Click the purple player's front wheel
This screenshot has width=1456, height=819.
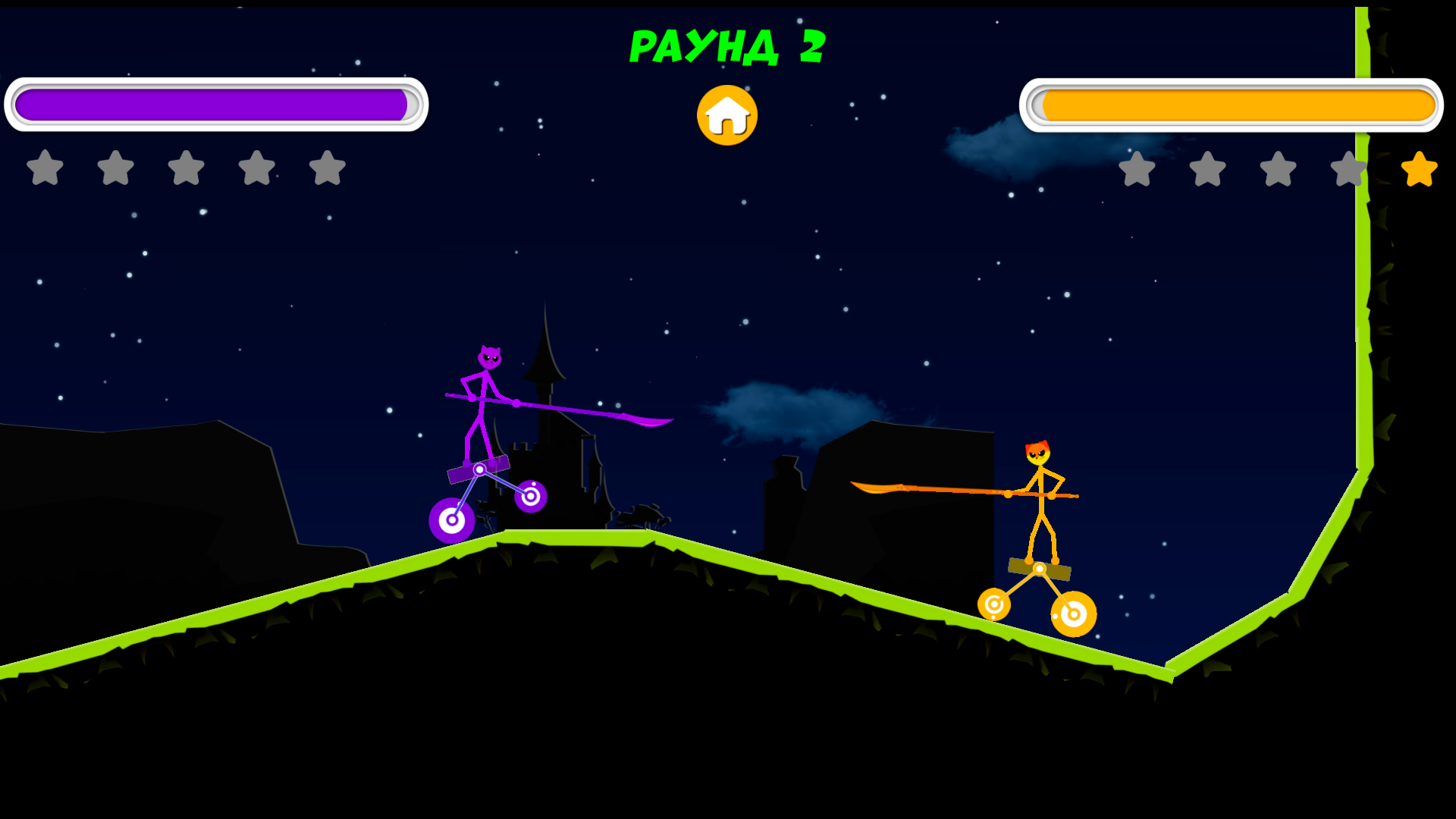[532, 497]
